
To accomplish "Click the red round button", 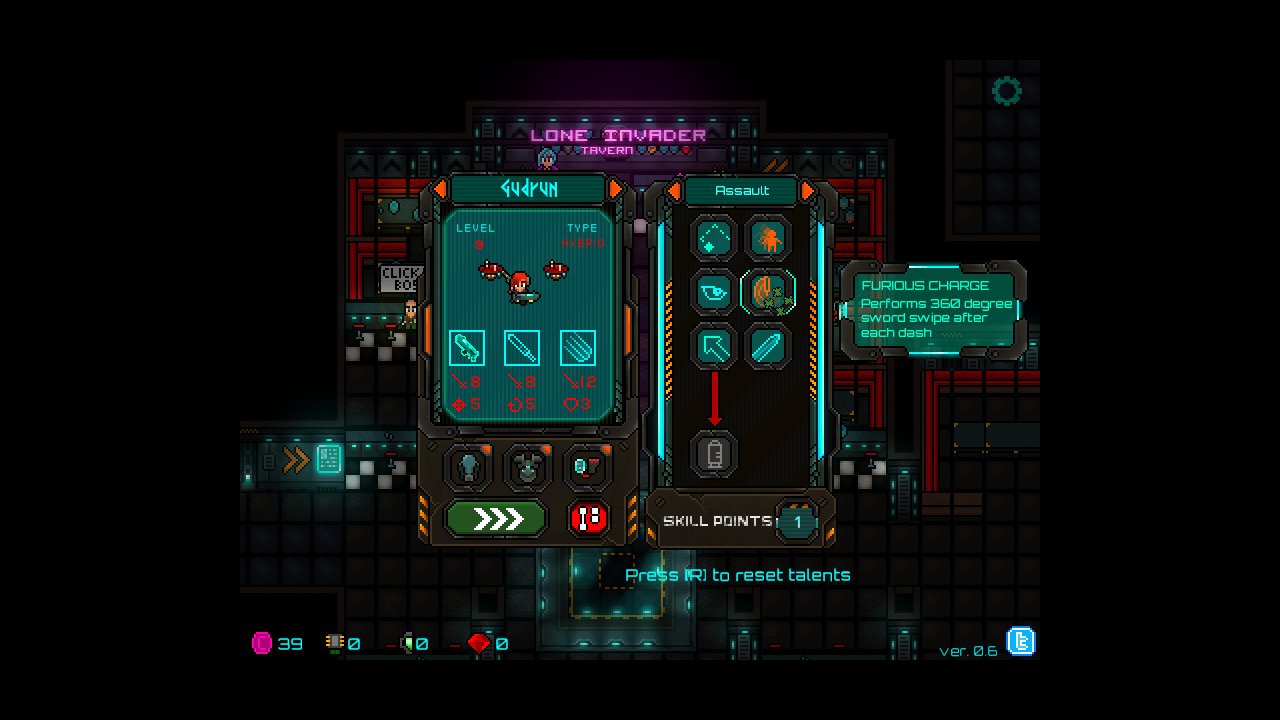I will [x=589, y=518].
